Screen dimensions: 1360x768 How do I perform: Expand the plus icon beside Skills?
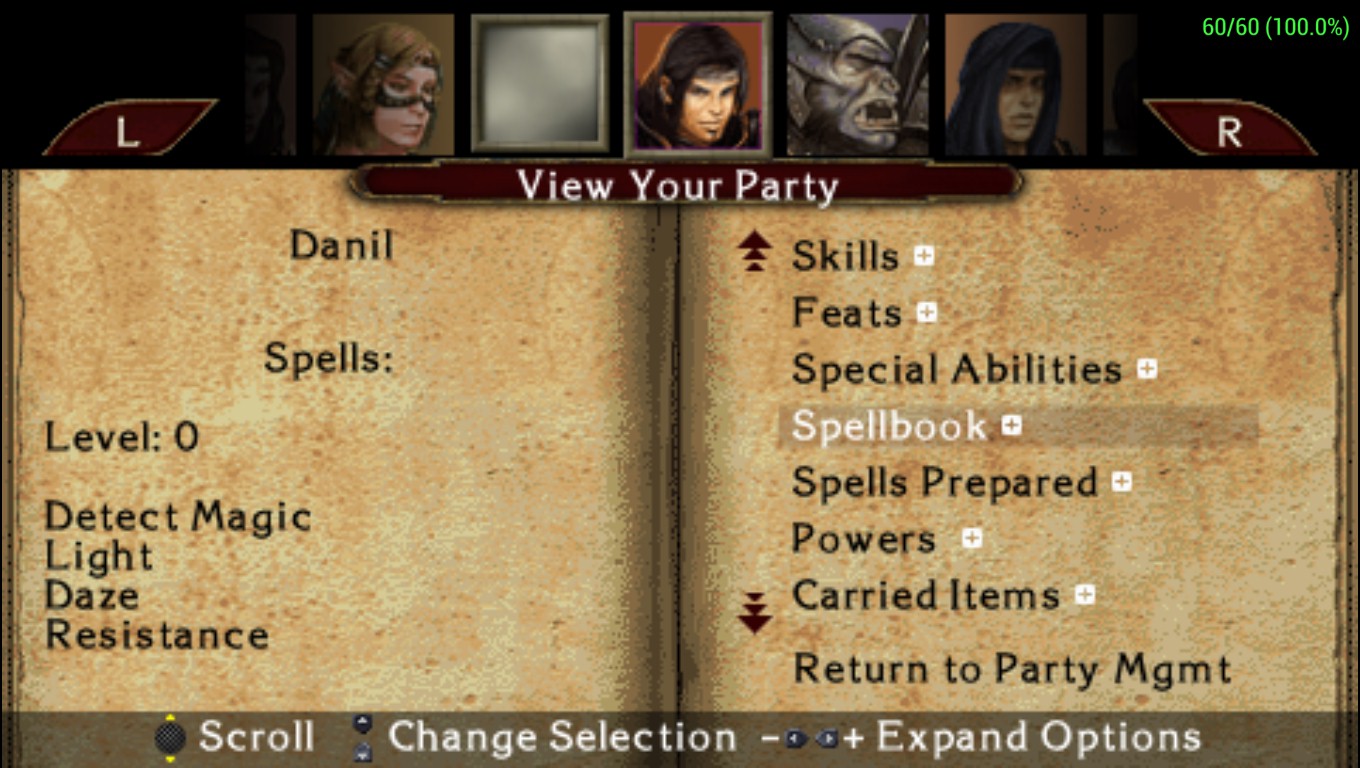[x=924, y=256]
